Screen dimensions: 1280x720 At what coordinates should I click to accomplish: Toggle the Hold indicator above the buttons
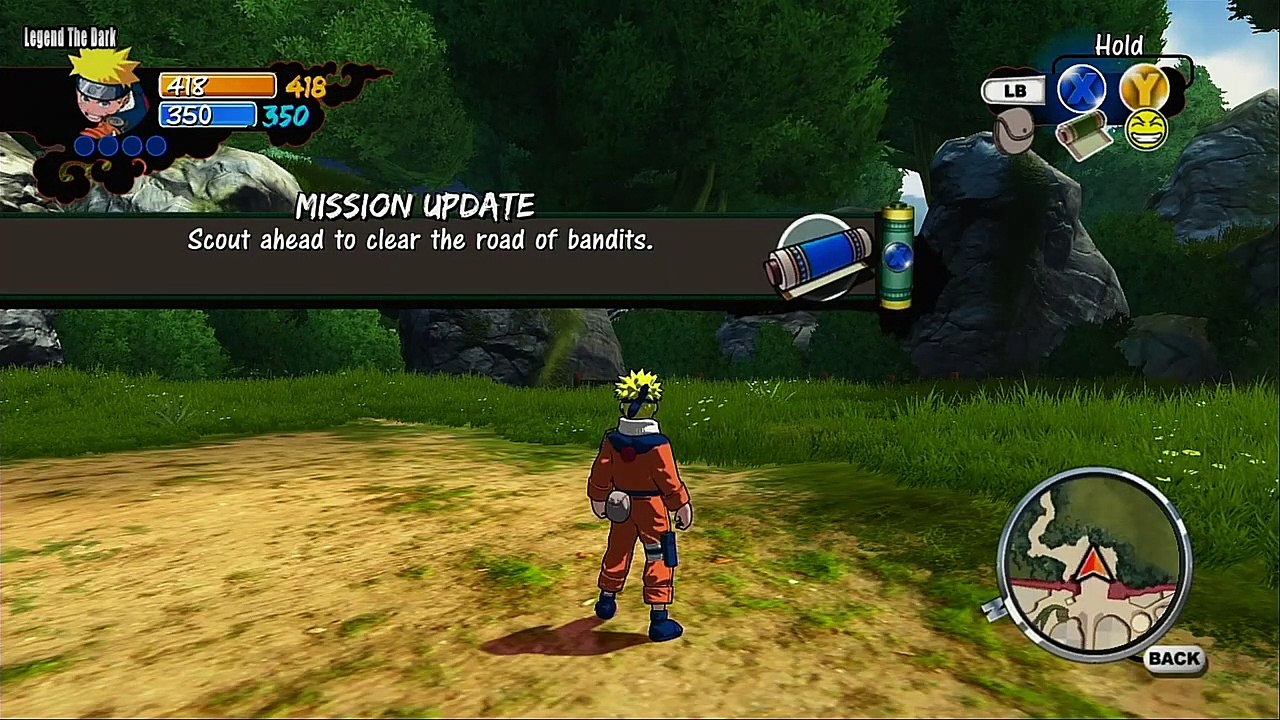(1120, 46)
